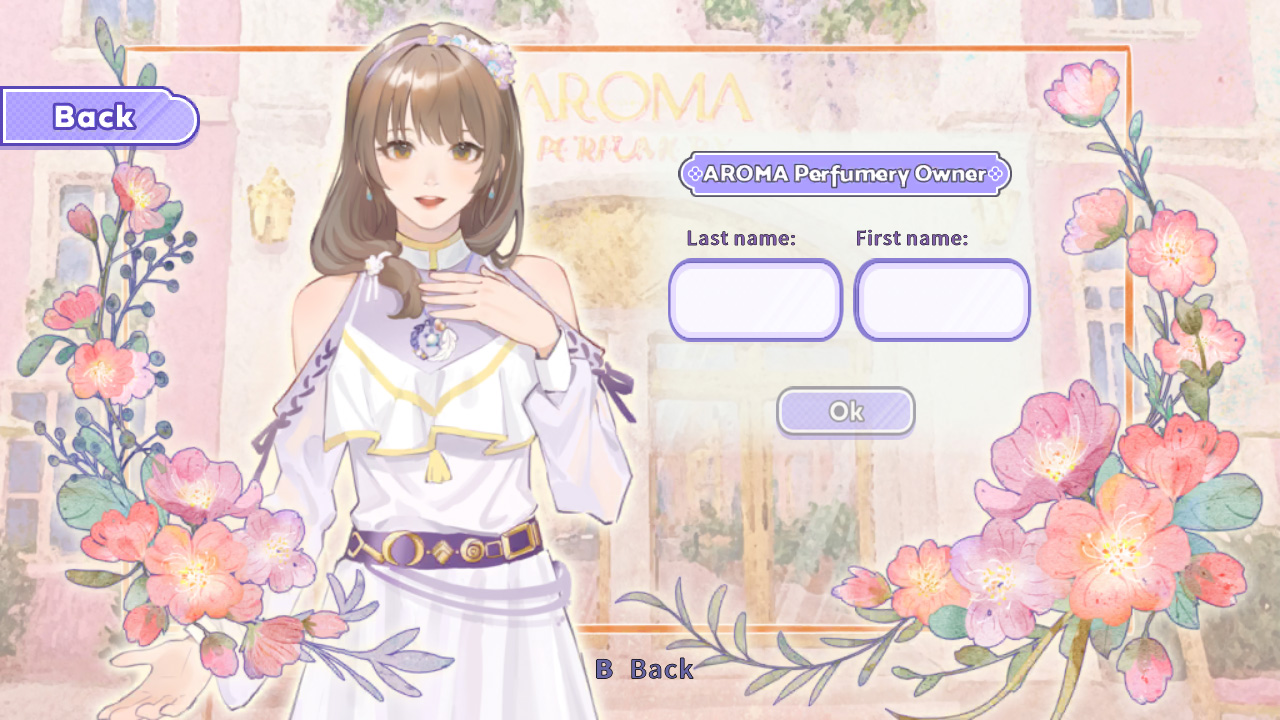This screenshot has width=1280, height=720.
Task: Click the Last name label above its field
Action: [x=740, y=238]
